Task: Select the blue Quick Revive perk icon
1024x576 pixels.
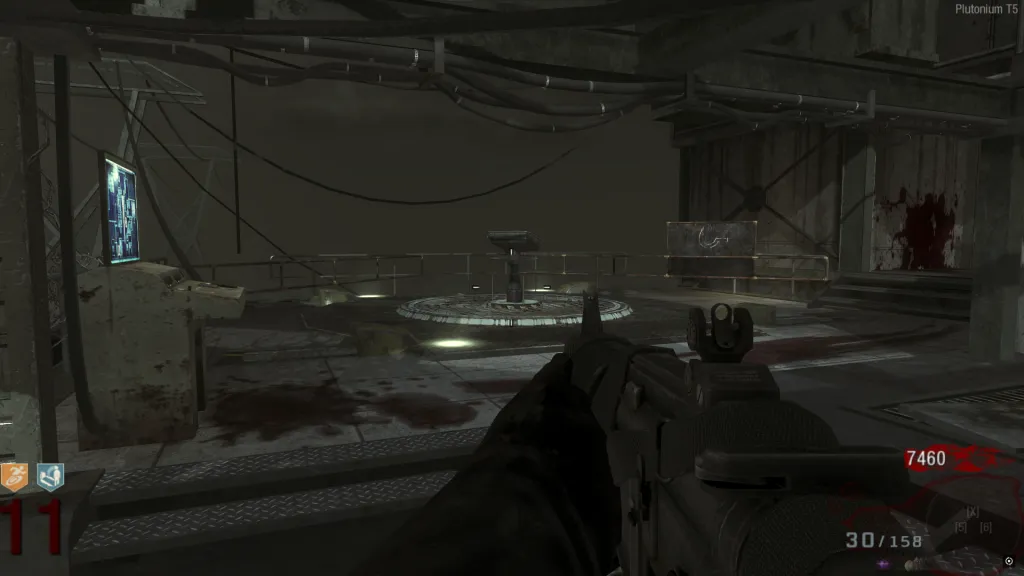Action: [x=50, y=476]
